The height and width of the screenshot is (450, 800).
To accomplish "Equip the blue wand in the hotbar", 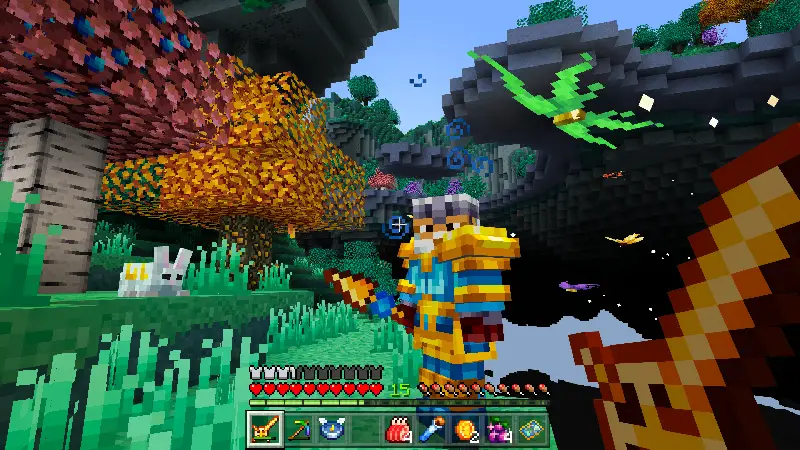I will pyautogui.click(x=431, y=430).
